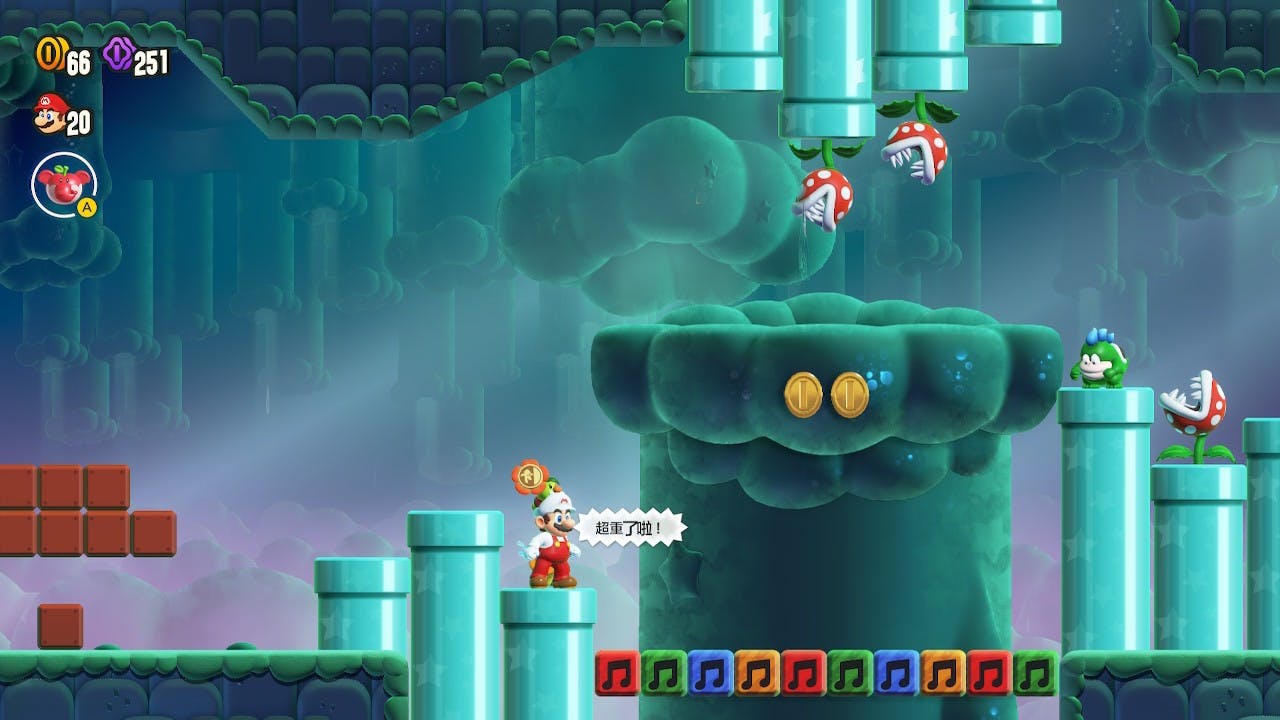Use the stored Elephant Fruit power-up
Screen dimensions: 1280x720
coord(63,184)
